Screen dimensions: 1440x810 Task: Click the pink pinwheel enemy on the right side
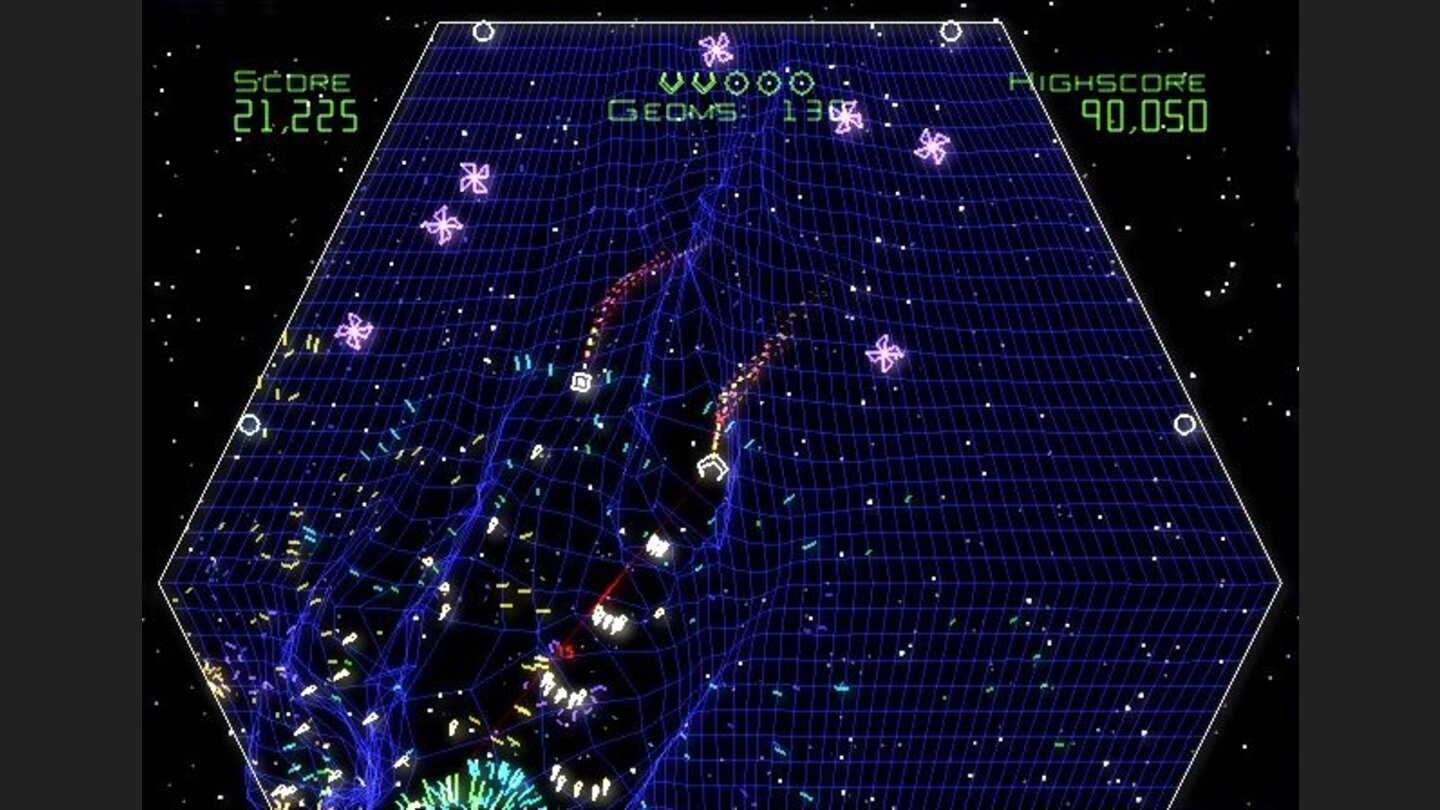click(884, 355)
